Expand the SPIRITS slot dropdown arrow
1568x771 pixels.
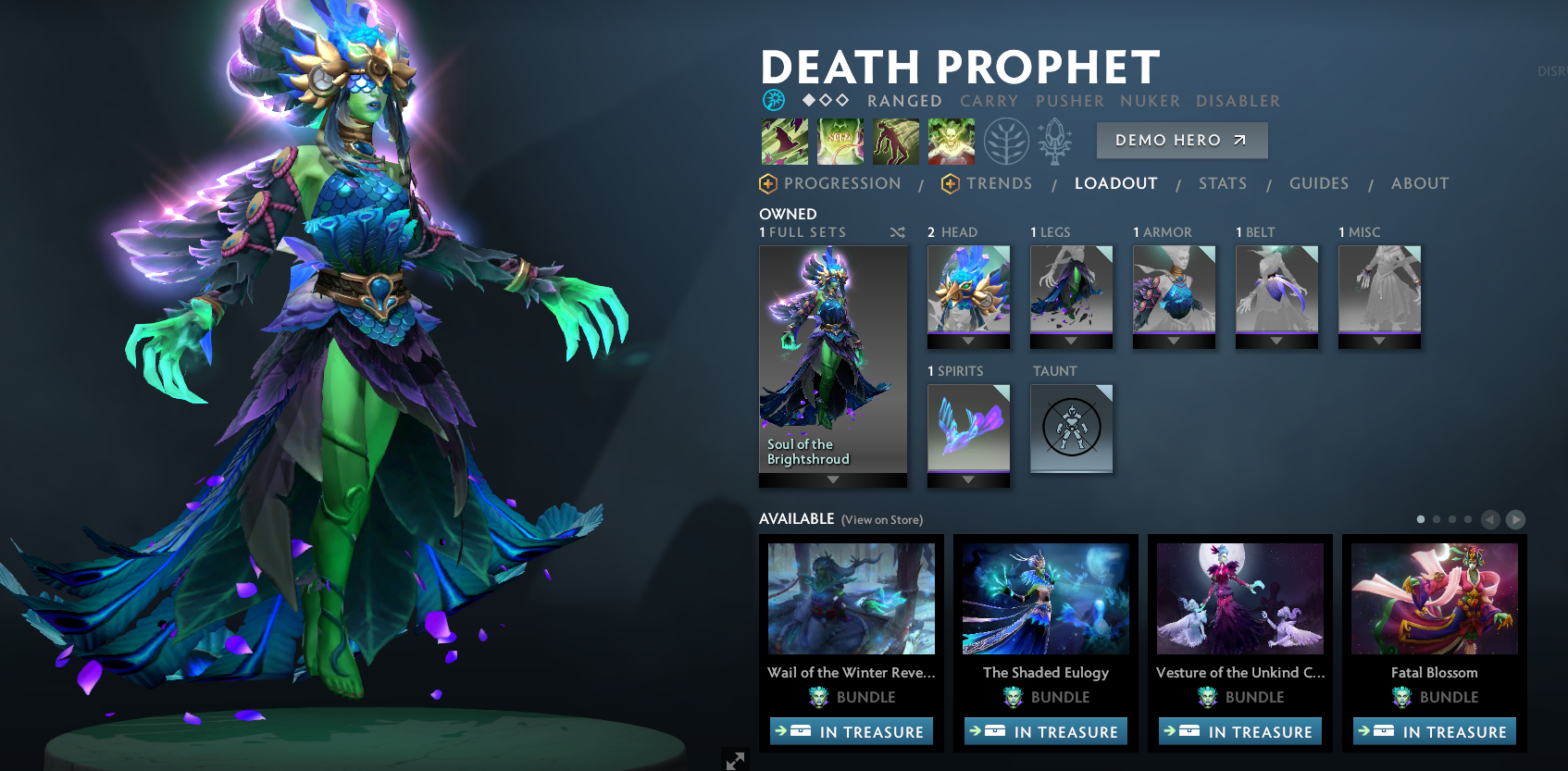pyautogui.click(x=969, y=478)
